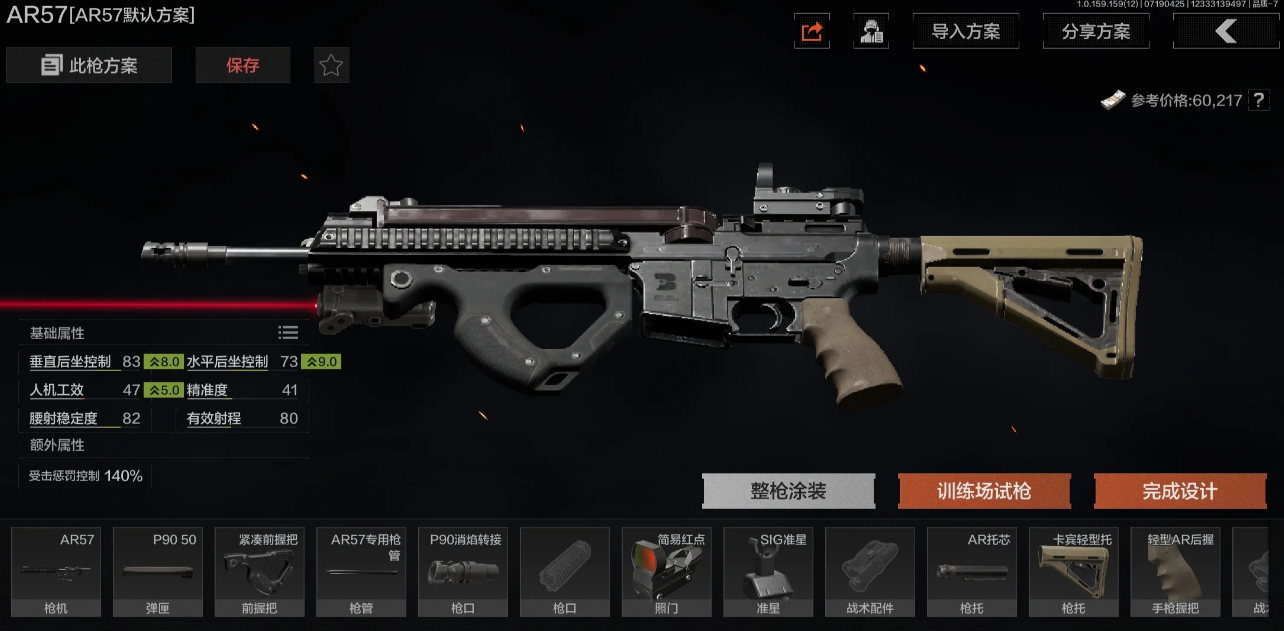Choose the 紧凑前握把 foregrip slot
Image resolution: width=1284 pixels, height=631 pixels.
coord(260,572)
